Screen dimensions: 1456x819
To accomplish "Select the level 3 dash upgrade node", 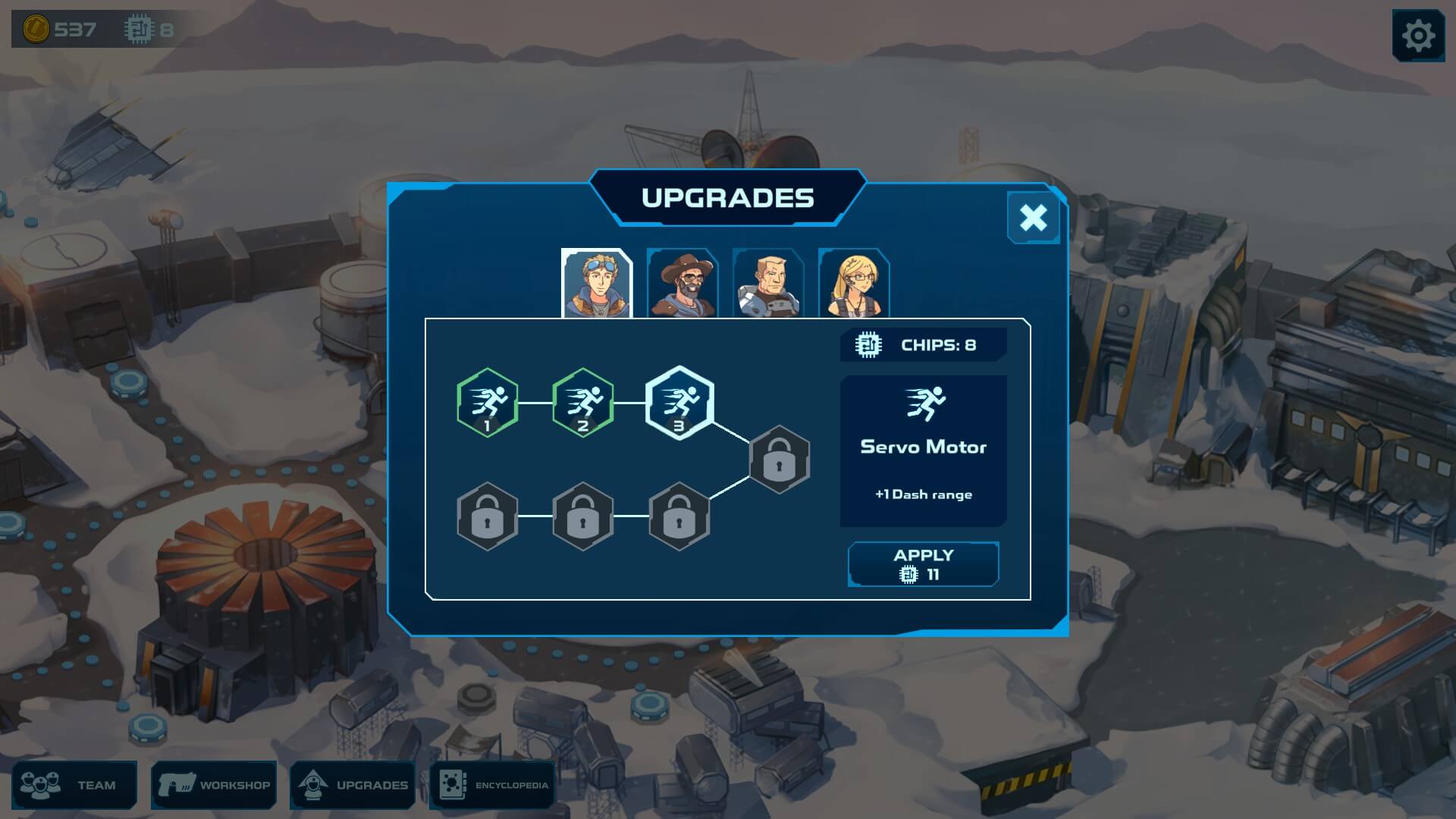I will 679,403.
